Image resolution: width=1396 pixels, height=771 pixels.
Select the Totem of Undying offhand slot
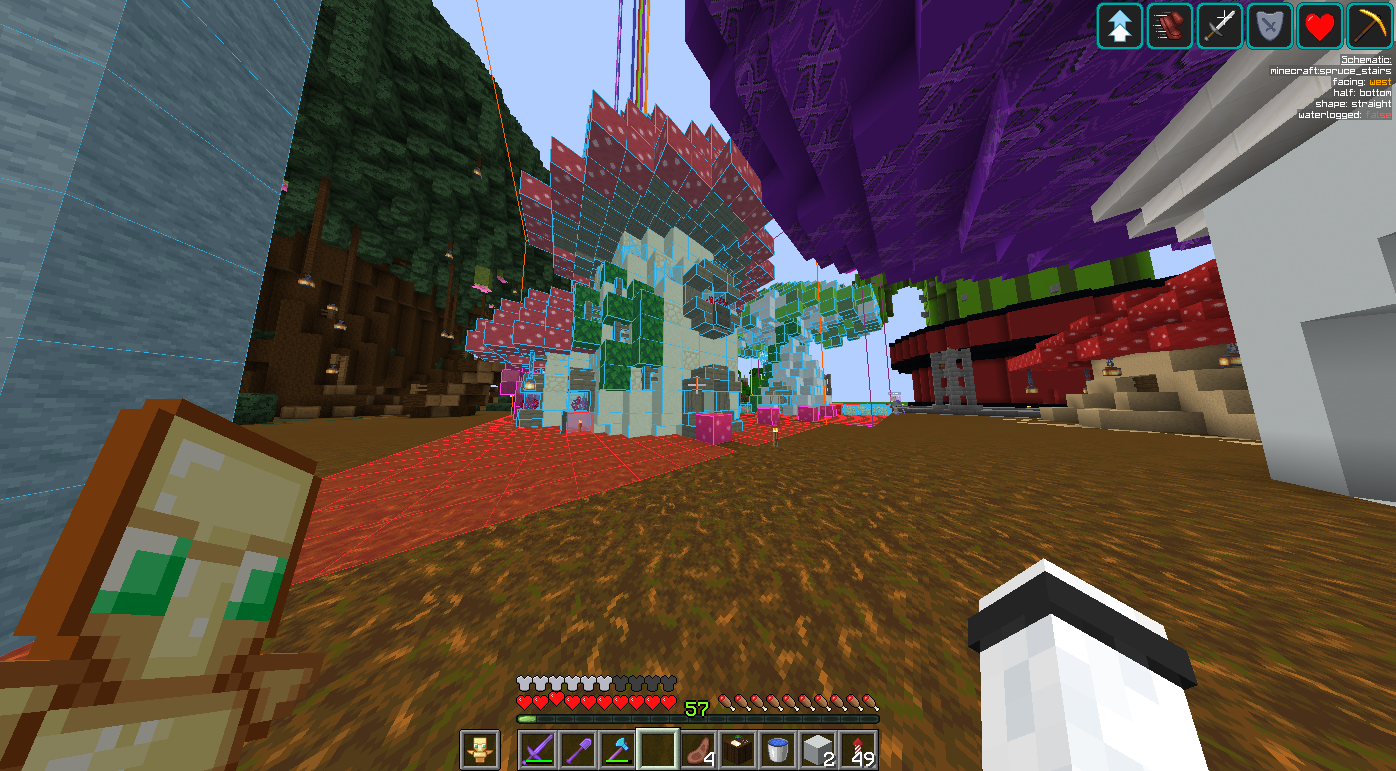click(480, 749)
